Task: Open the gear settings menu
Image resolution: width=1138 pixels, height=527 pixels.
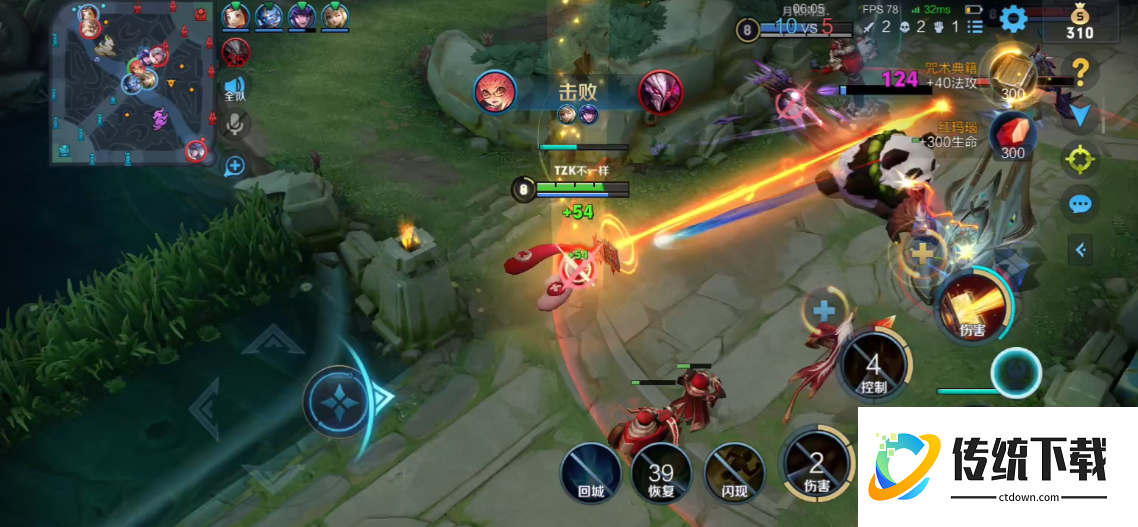Action: tap(1013, 18)
